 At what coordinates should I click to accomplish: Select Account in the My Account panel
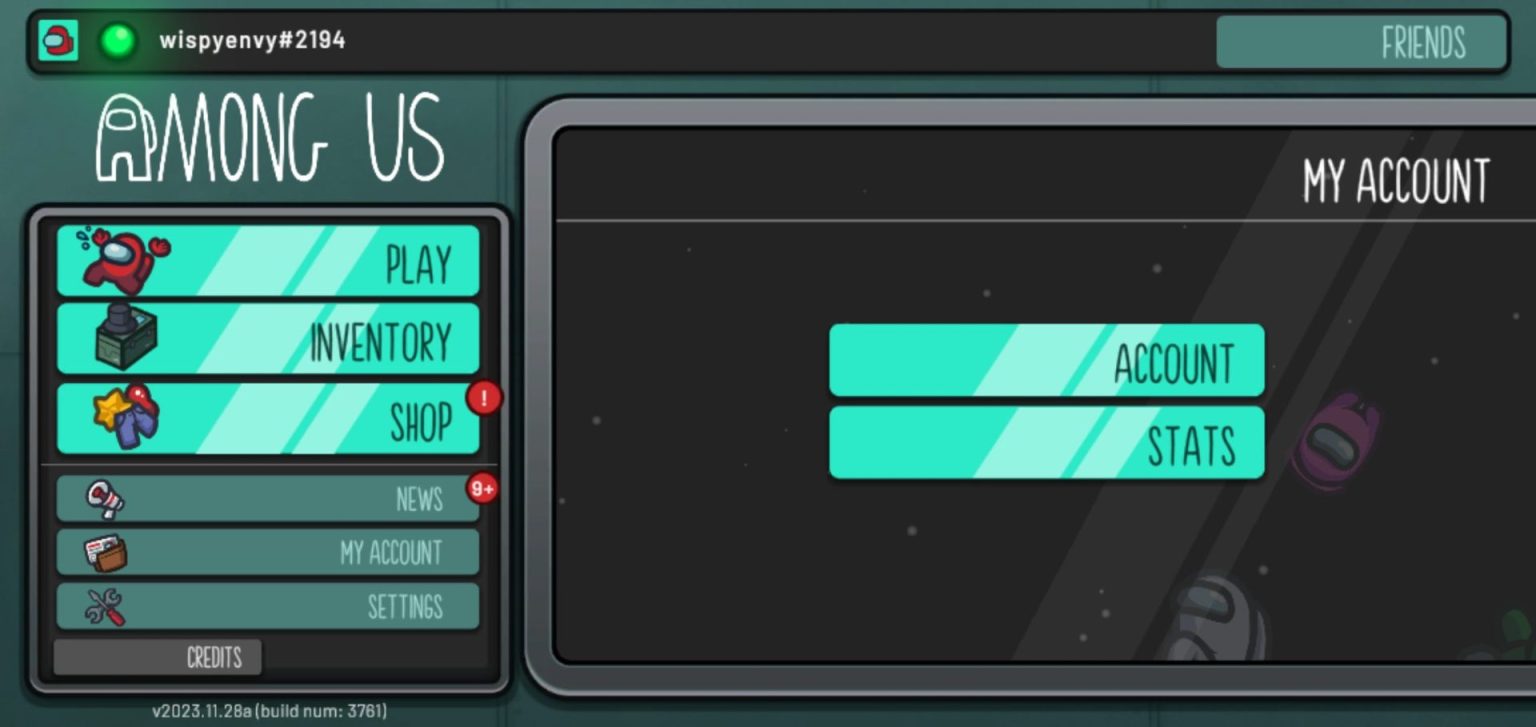coord(1046,359)
